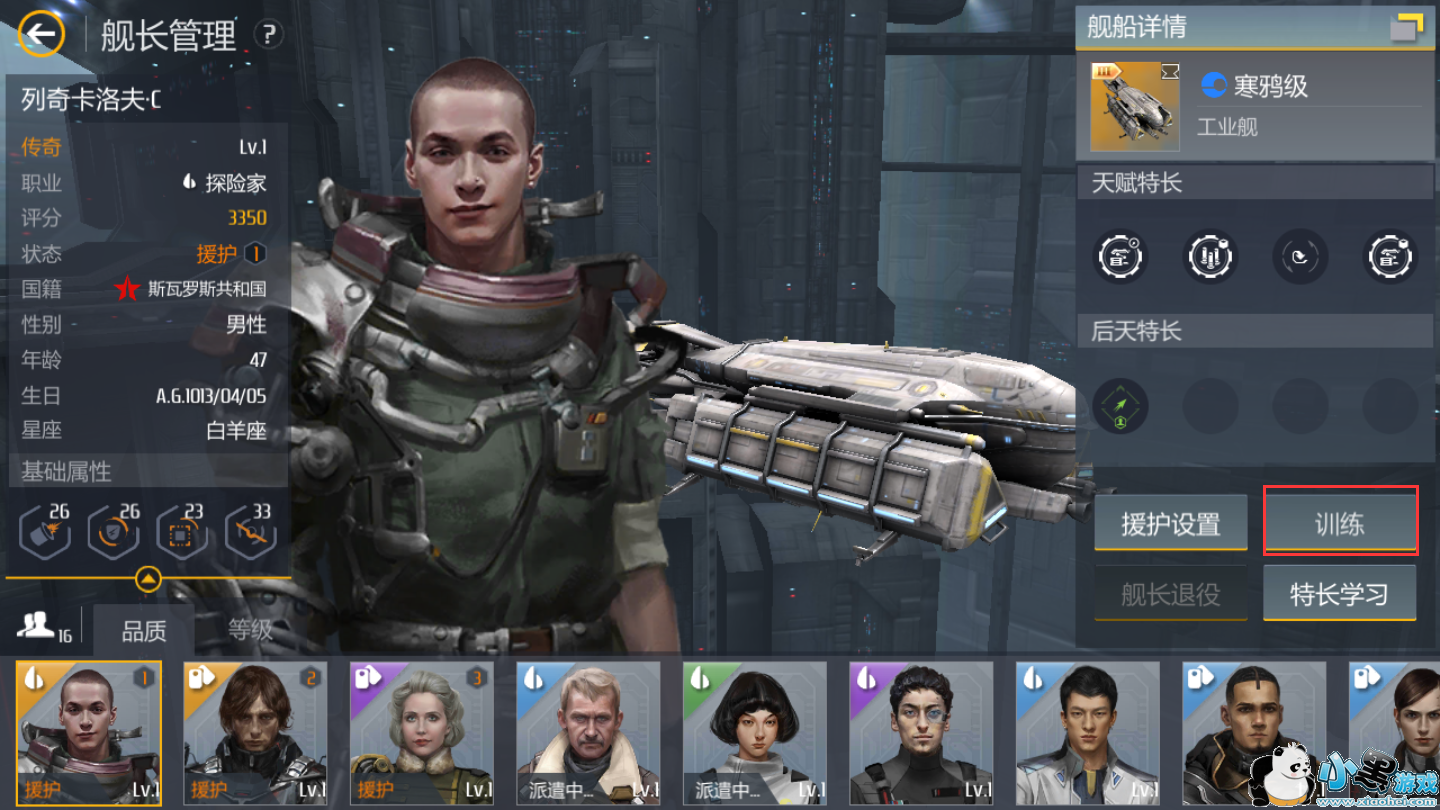Select the gray-haired mustached captain
Screen dimensions: 1440x810
point(587,733)
